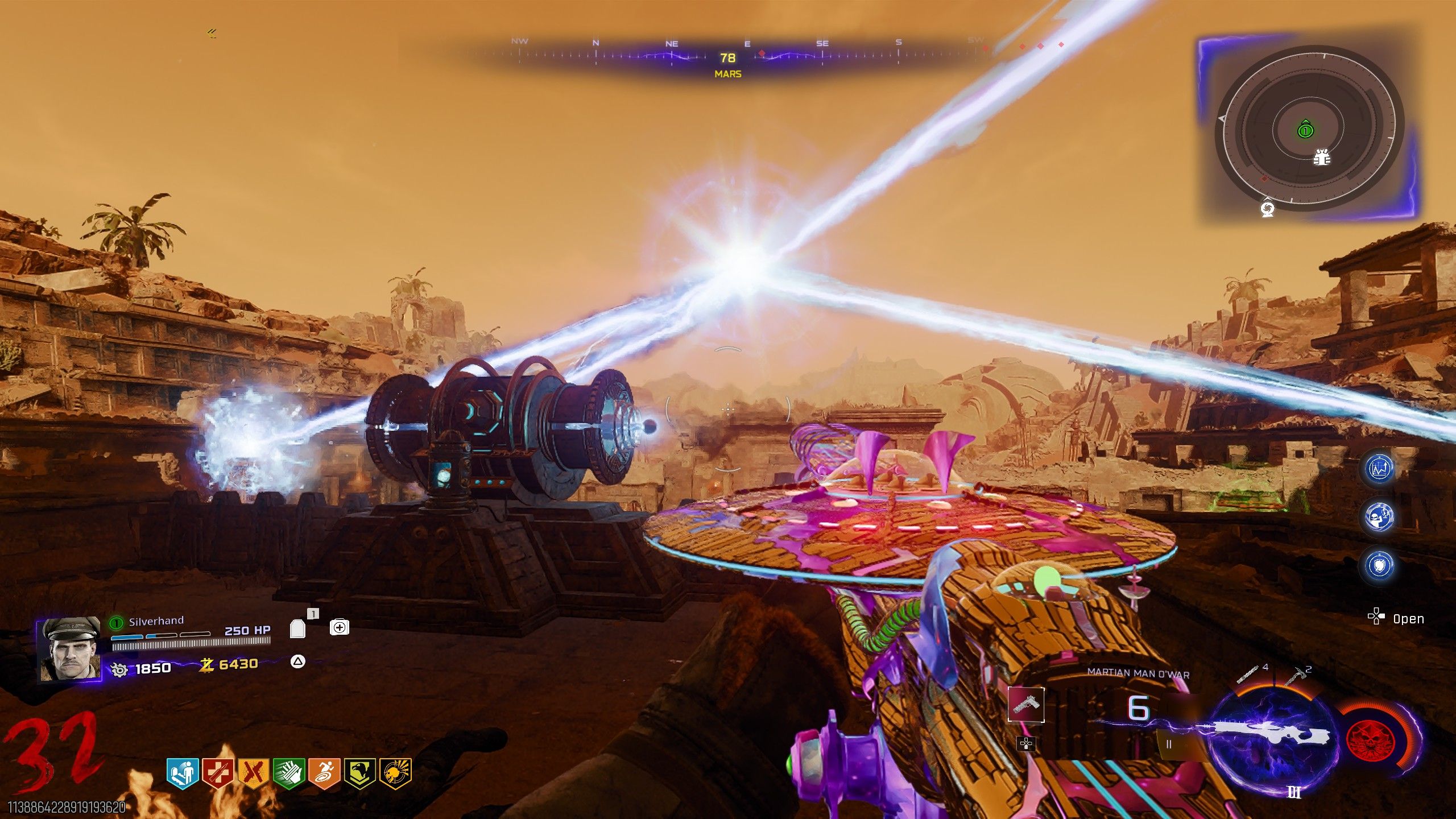Choose the green Speed Cola hand perk
This screenshot has height=819, width=1456.
coord(289,773)
